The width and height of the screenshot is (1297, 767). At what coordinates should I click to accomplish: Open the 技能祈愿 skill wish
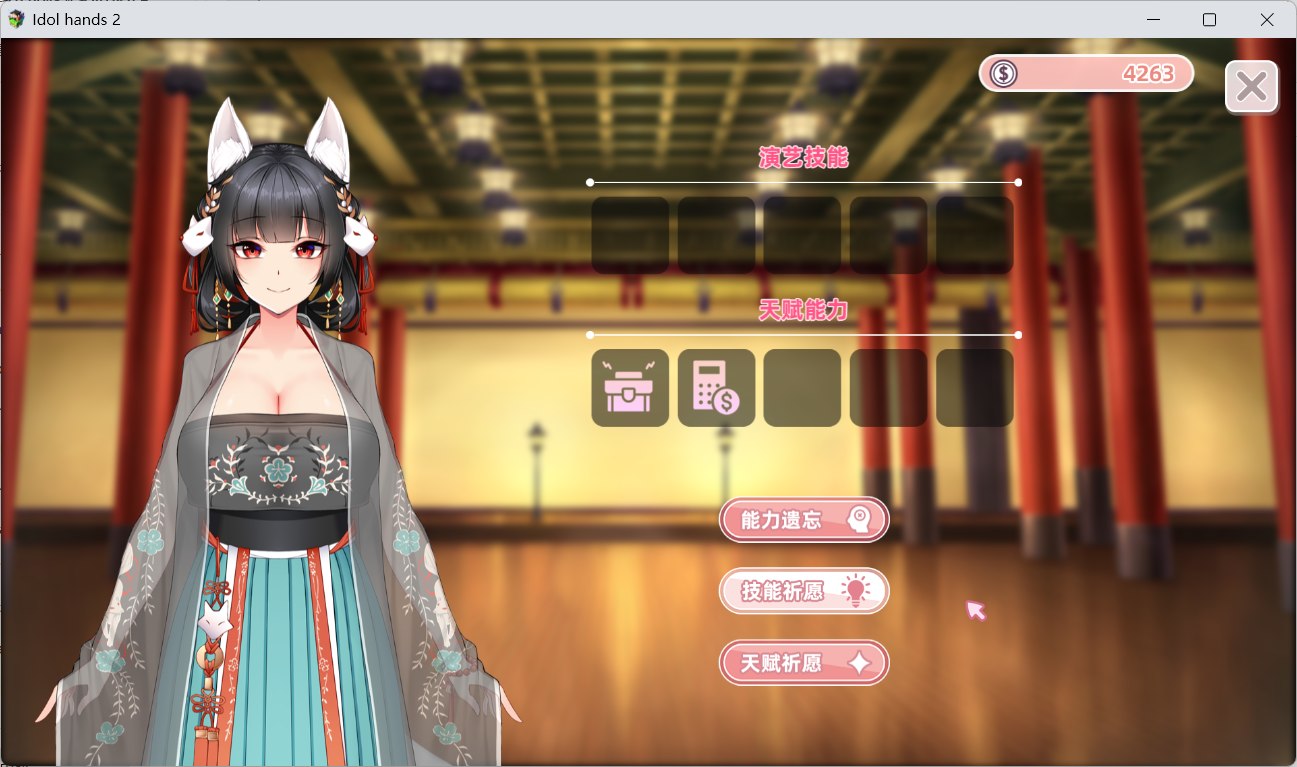[803, 591]
